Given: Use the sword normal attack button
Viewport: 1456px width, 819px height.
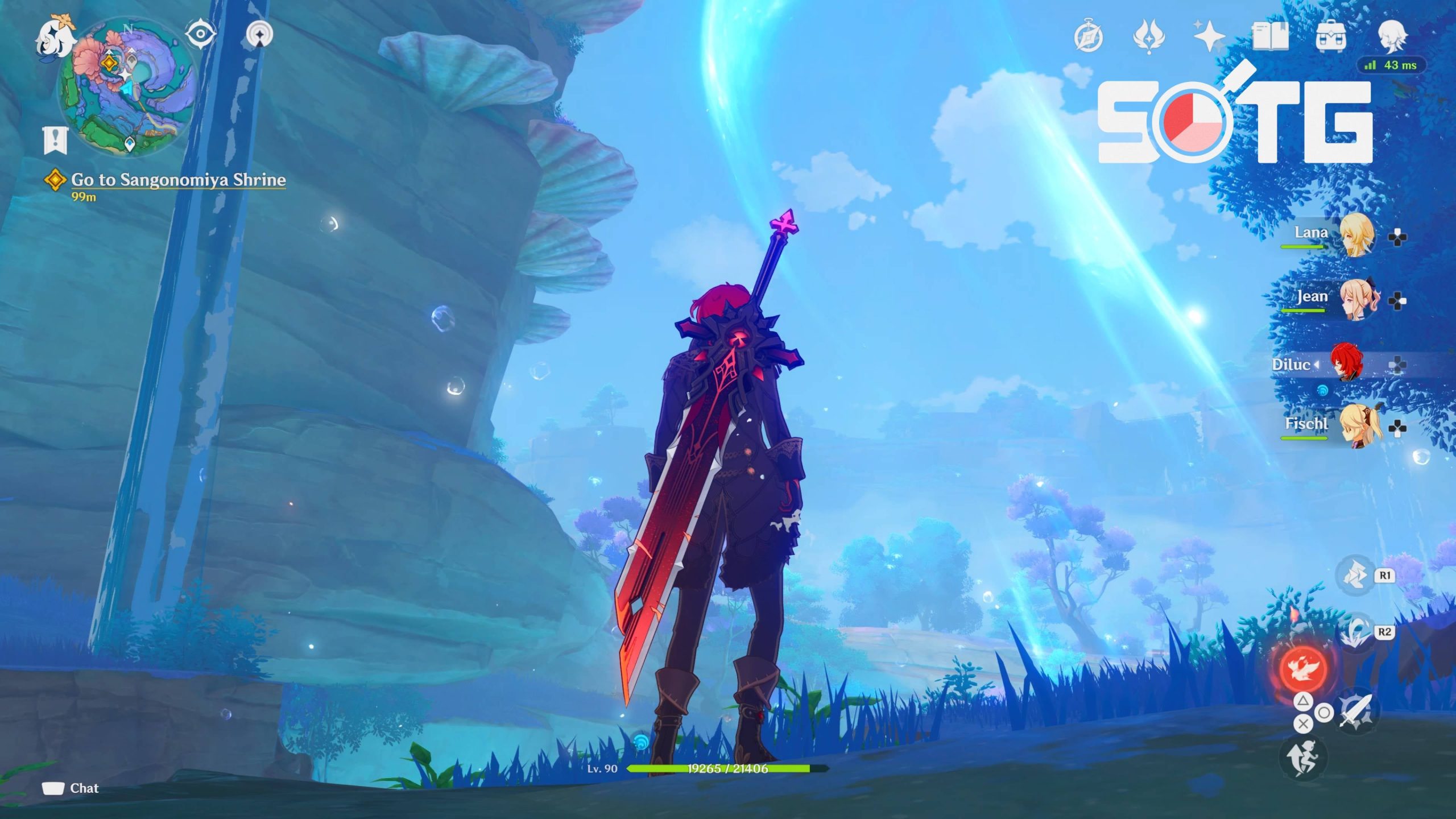Looking at the screenshot, I should [x=1356, y=711].
